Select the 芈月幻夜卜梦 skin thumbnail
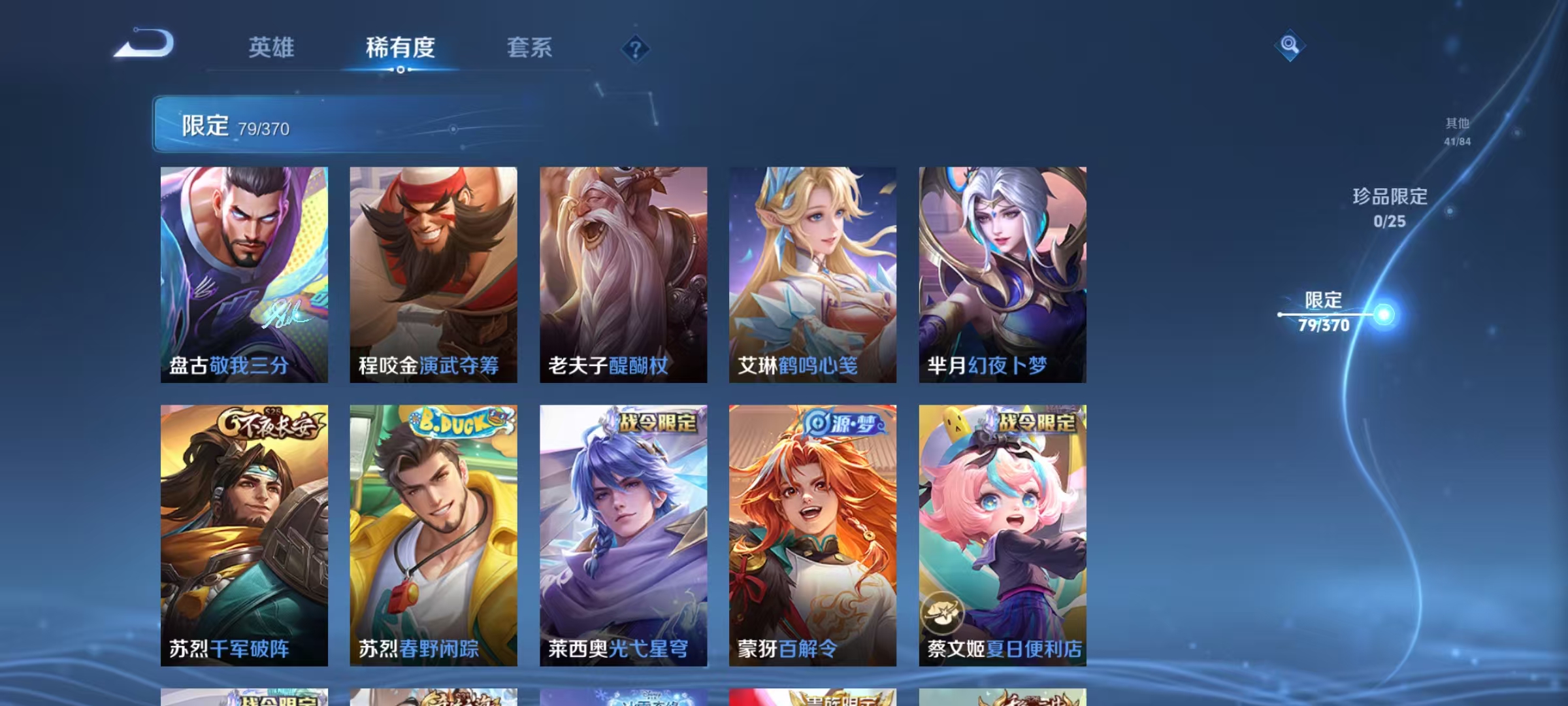 click(1003, 275)
